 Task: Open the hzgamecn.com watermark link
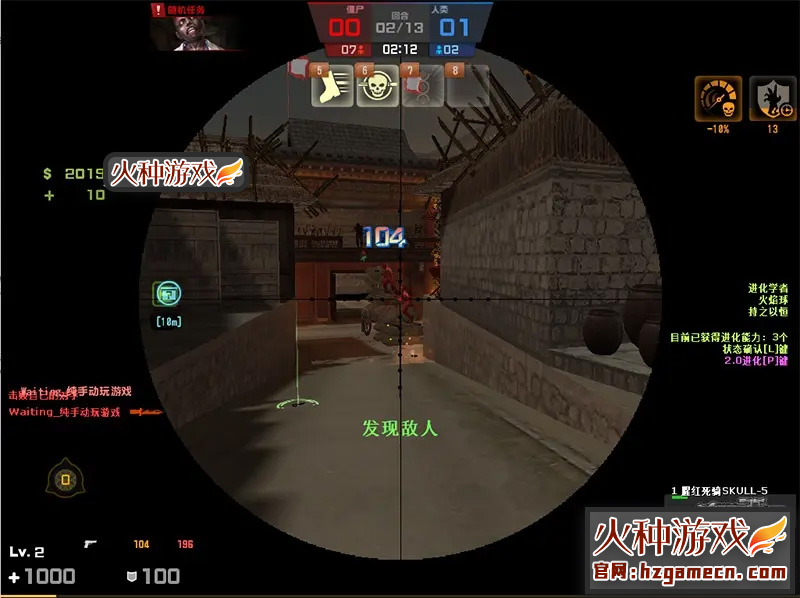coord(689,573)
